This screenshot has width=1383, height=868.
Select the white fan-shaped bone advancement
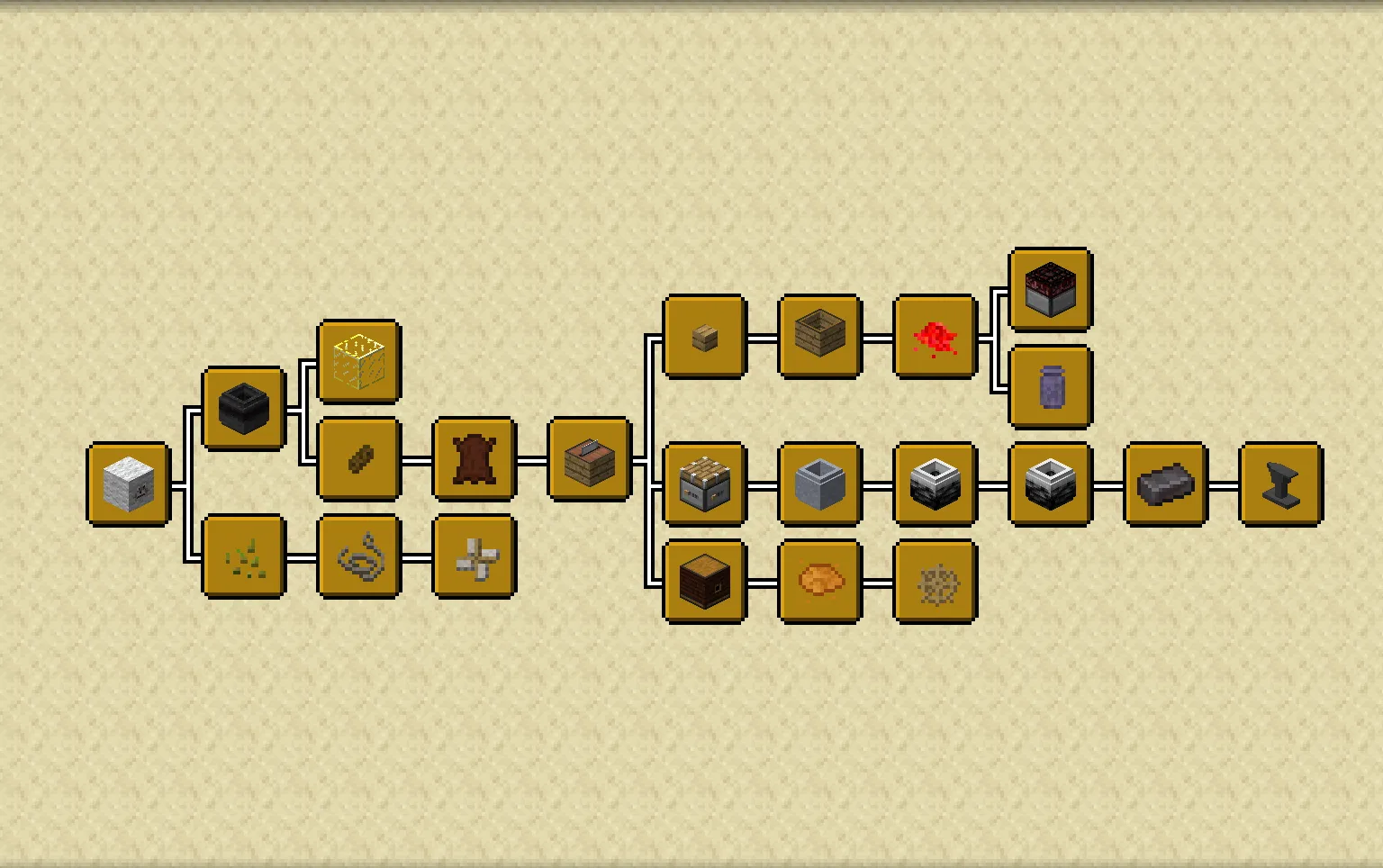tap(474, 558)
